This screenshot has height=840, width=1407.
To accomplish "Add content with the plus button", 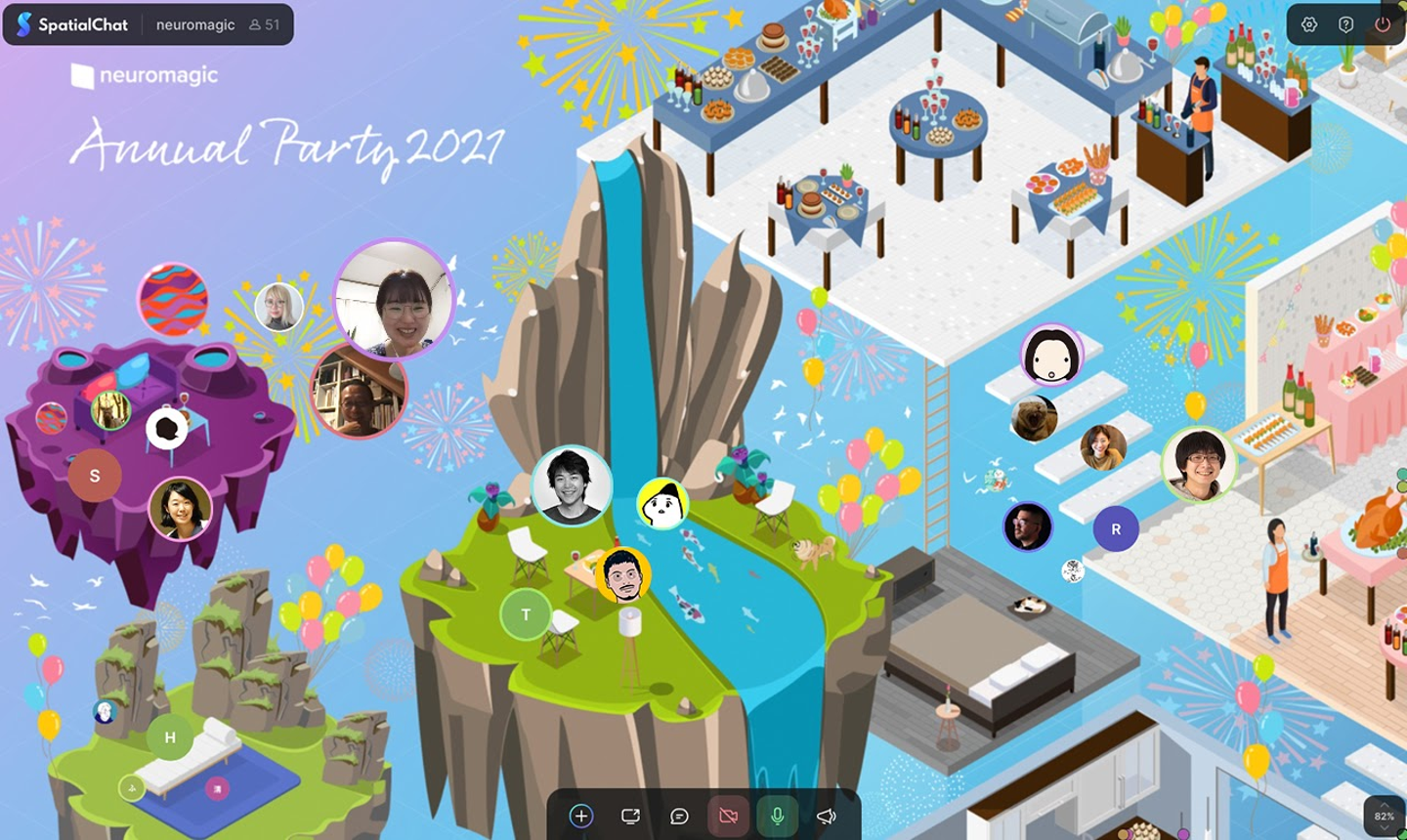I will (x=581, y=816).
